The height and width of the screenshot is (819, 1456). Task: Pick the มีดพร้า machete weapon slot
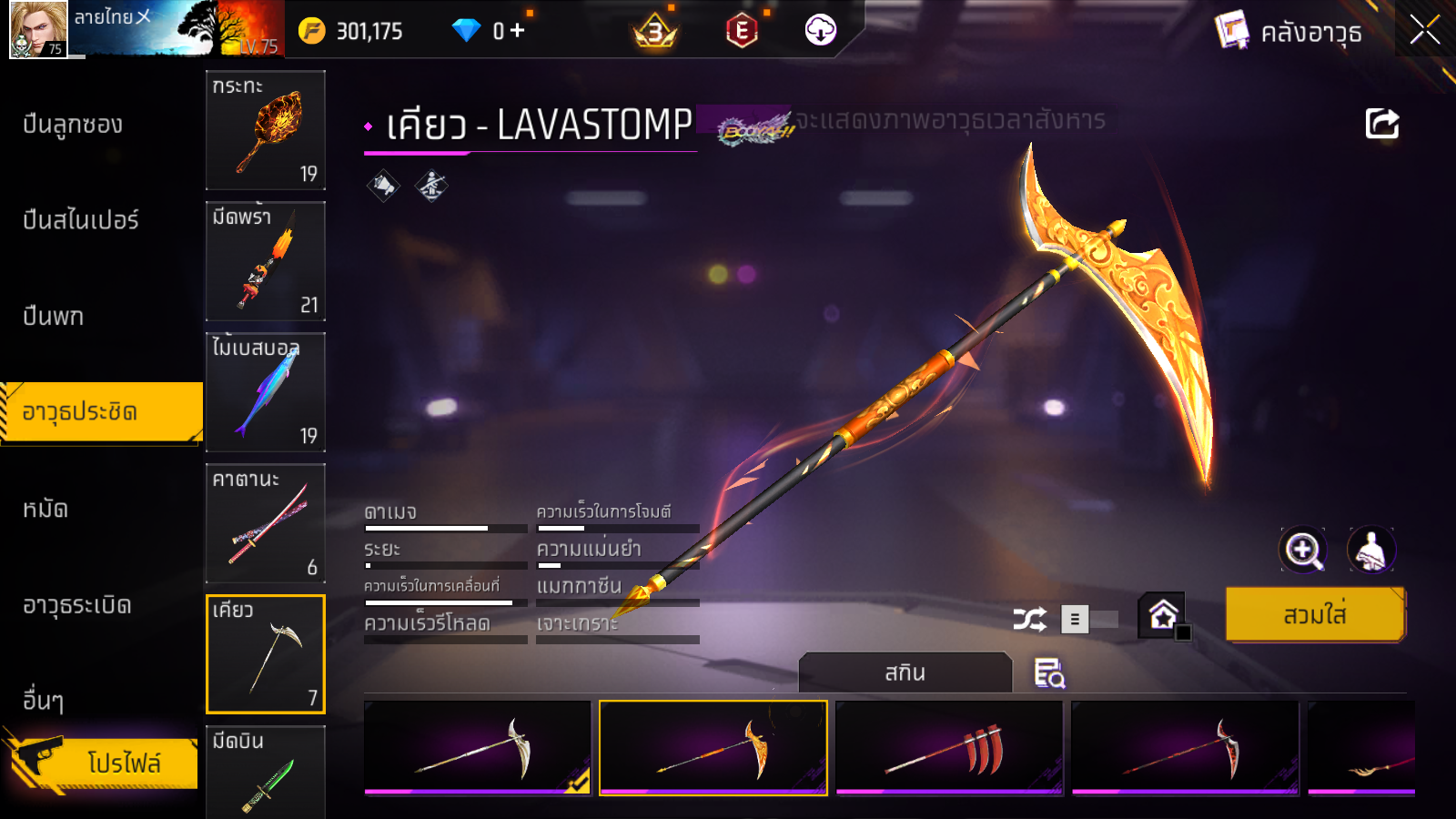pos(266,261)
